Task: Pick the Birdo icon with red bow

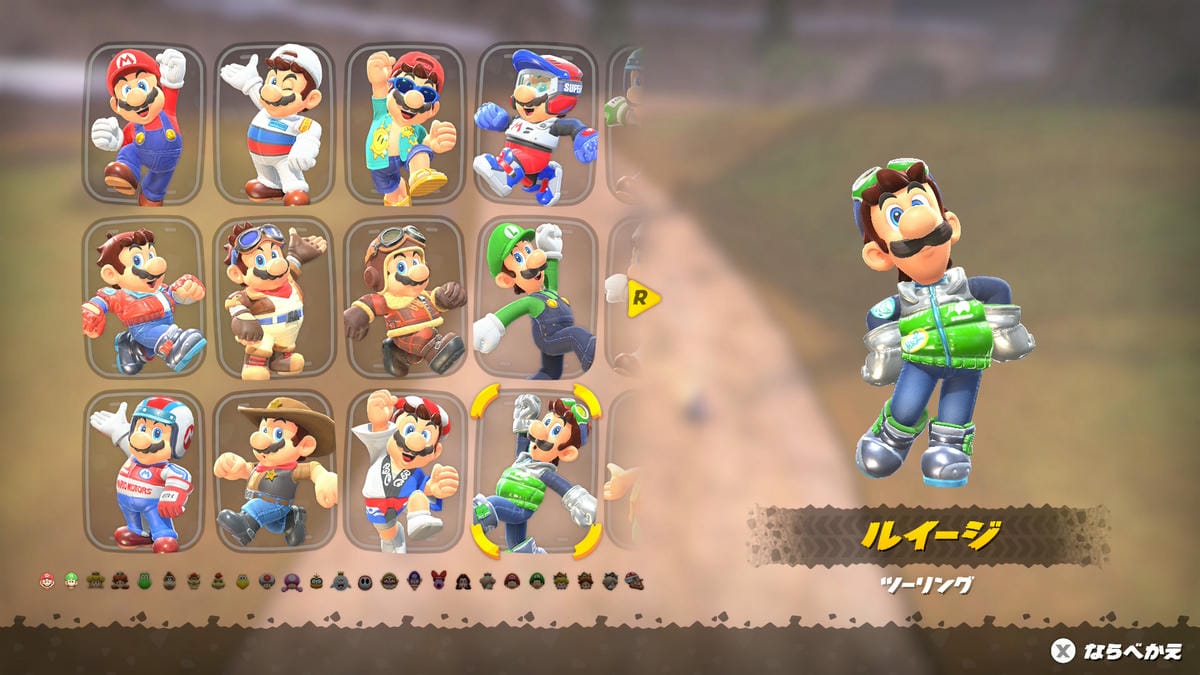Action: [x=438, y=581]
